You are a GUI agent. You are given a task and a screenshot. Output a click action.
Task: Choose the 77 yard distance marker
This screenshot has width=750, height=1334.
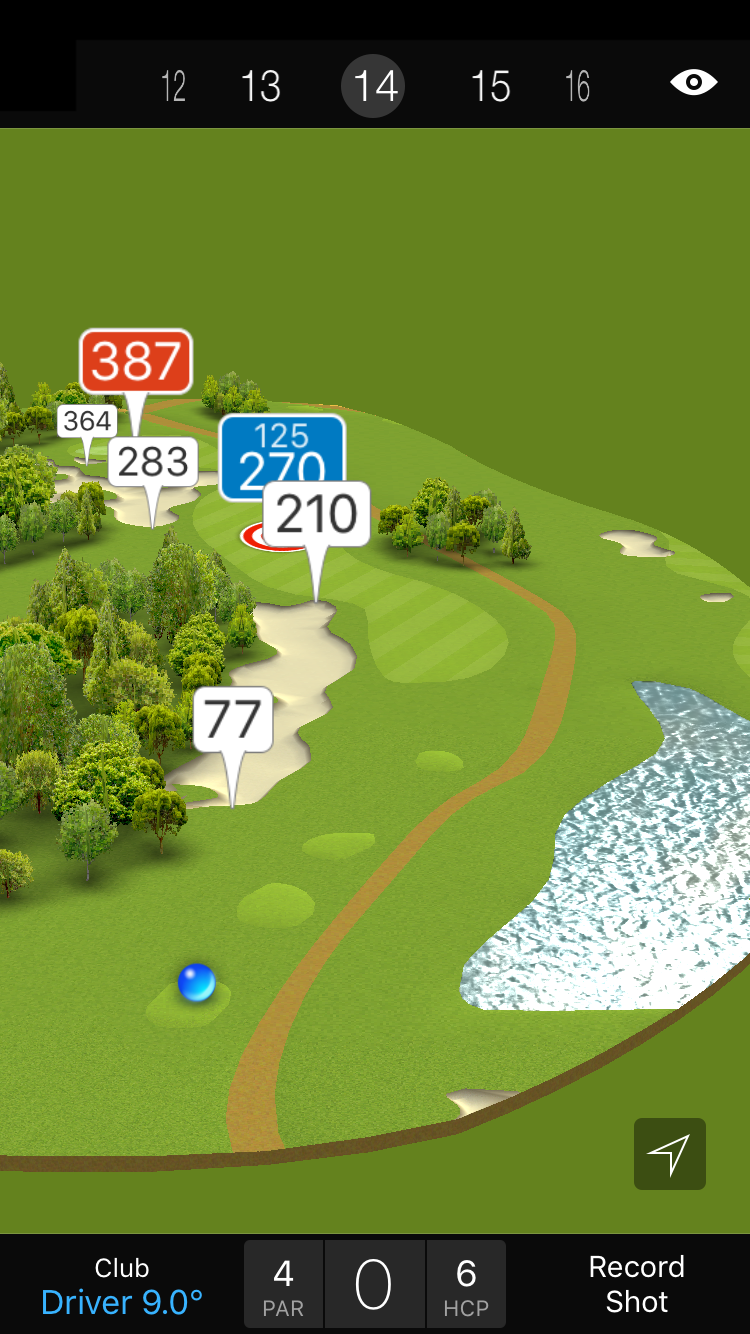pos(233,720)
